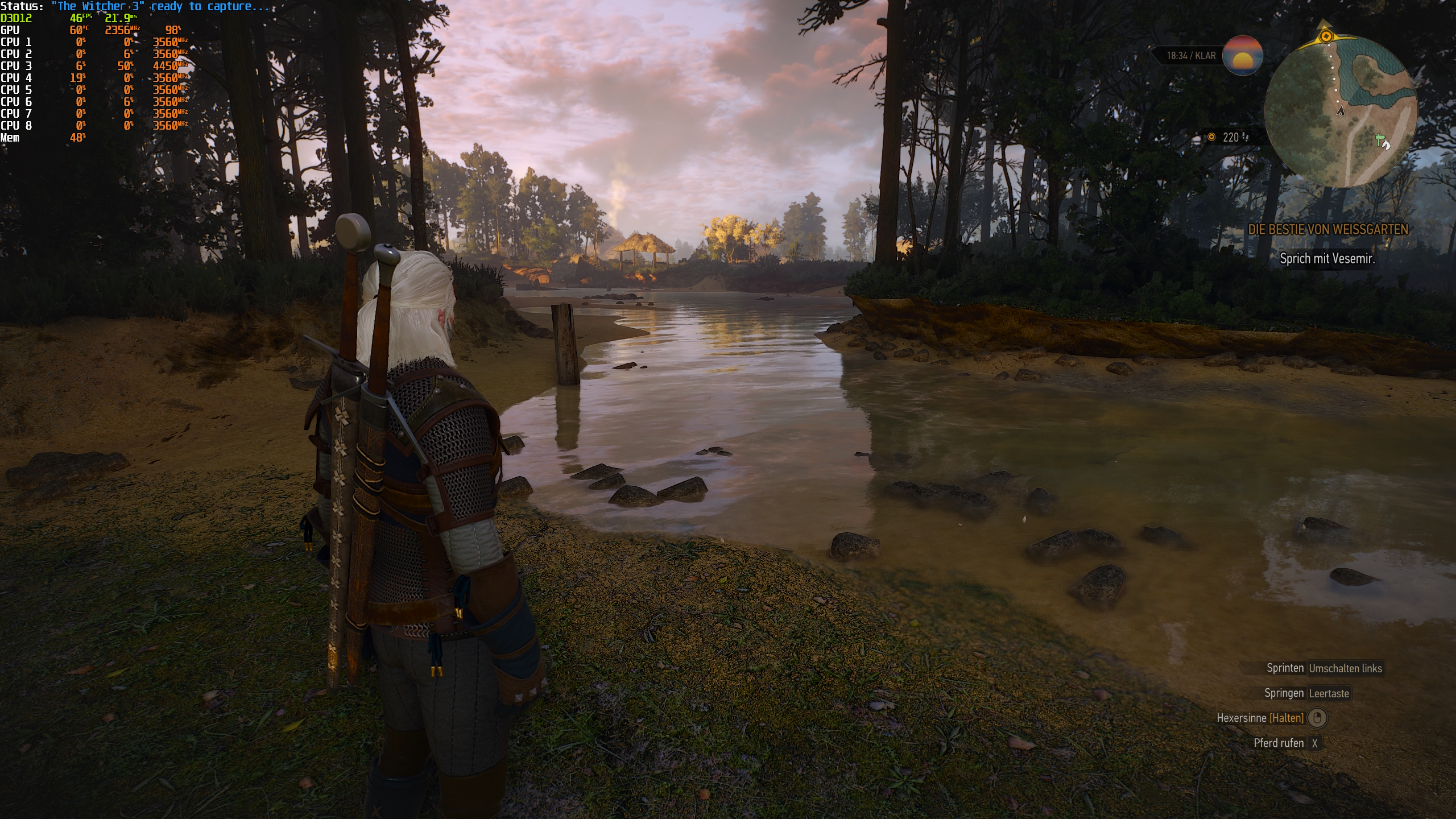Select the objective Sprich mit Vesemir

point(1327,259)
